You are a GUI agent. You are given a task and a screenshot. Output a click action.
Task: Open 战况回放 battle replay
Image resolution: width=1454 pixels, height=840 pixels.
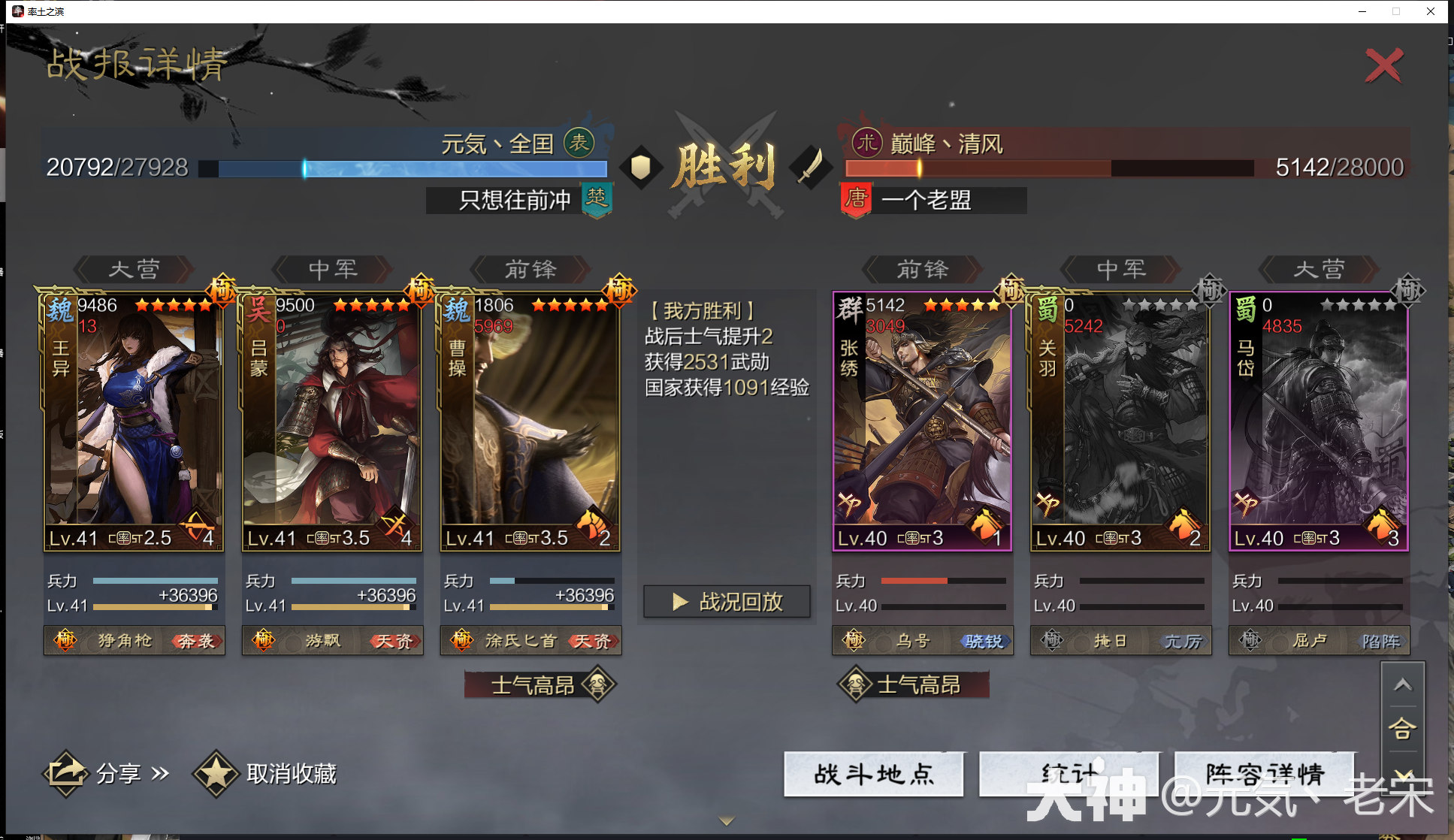point(726,601)
